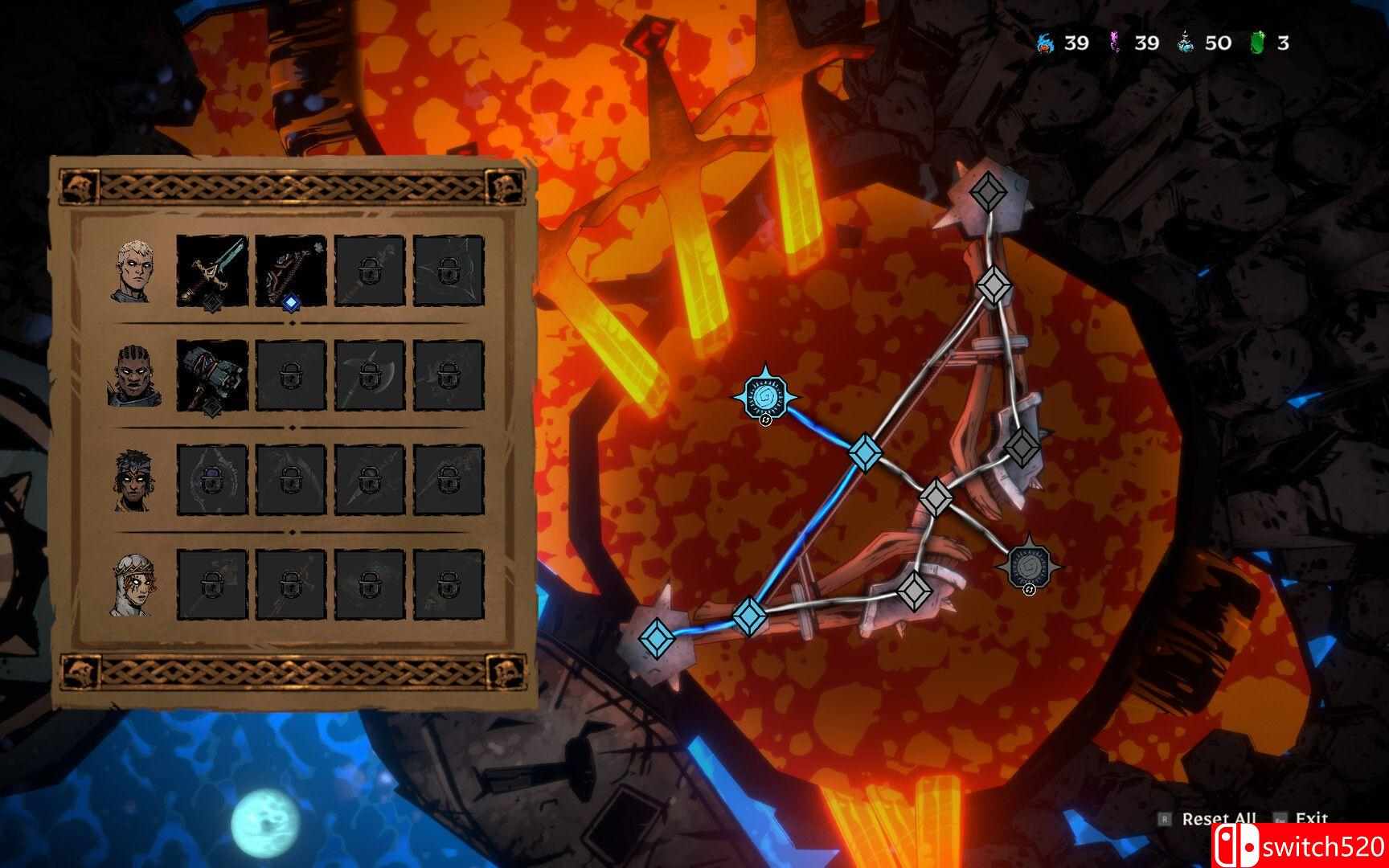Choose the weapon slot marked with blue gem

(290, 271)
